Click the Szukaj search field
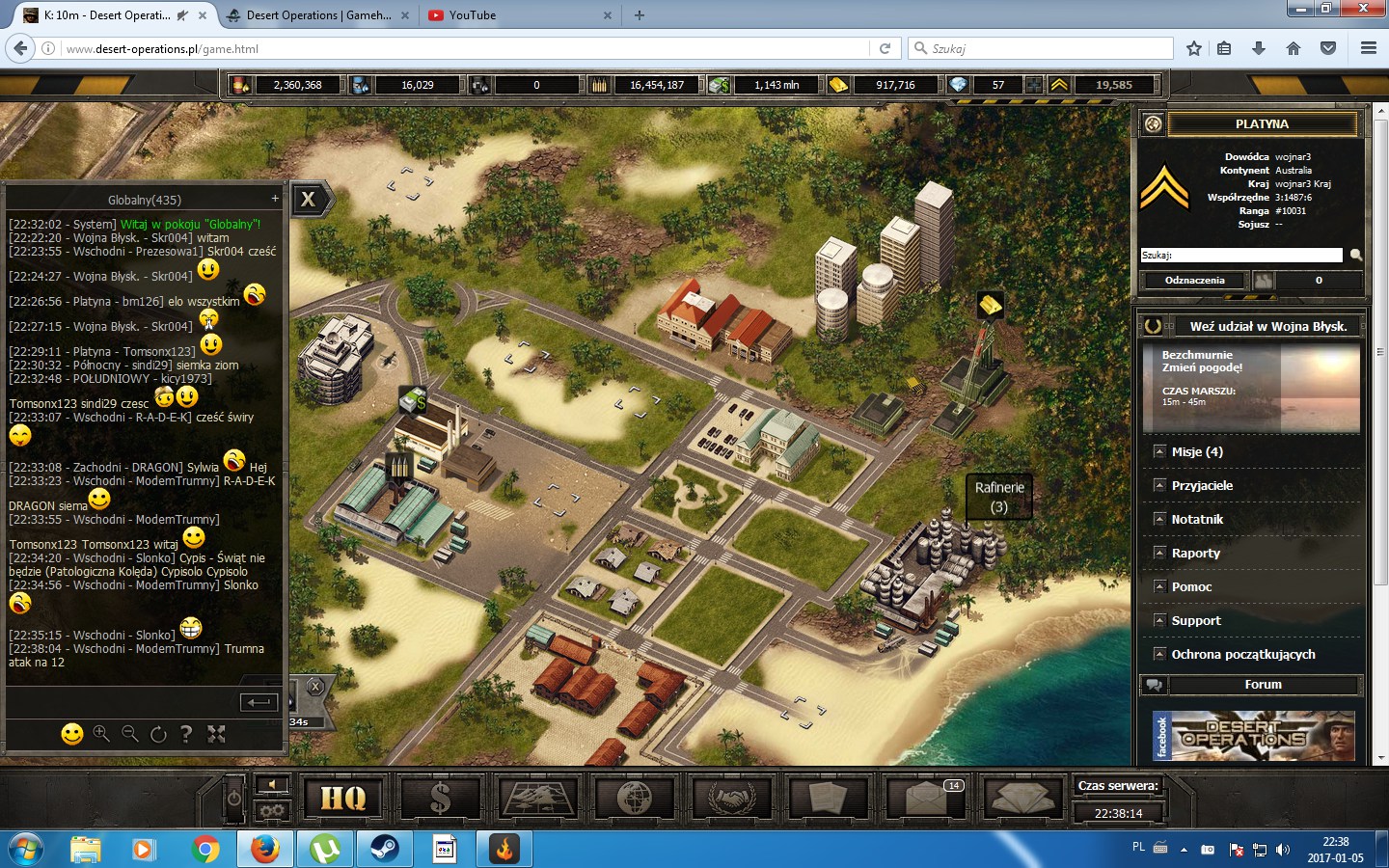This screenshot has height=868, width=1389. [x=1241, y=256]
